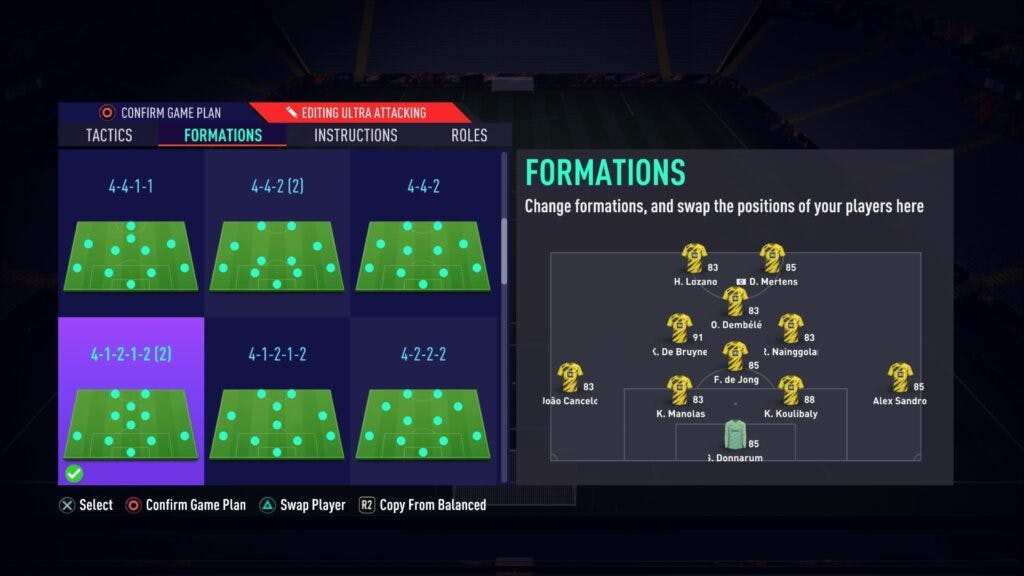Viewport: 1024px width, 576px height.
Task: Pick K. Manolas on the pitch
Action: (x=679, y=390)
